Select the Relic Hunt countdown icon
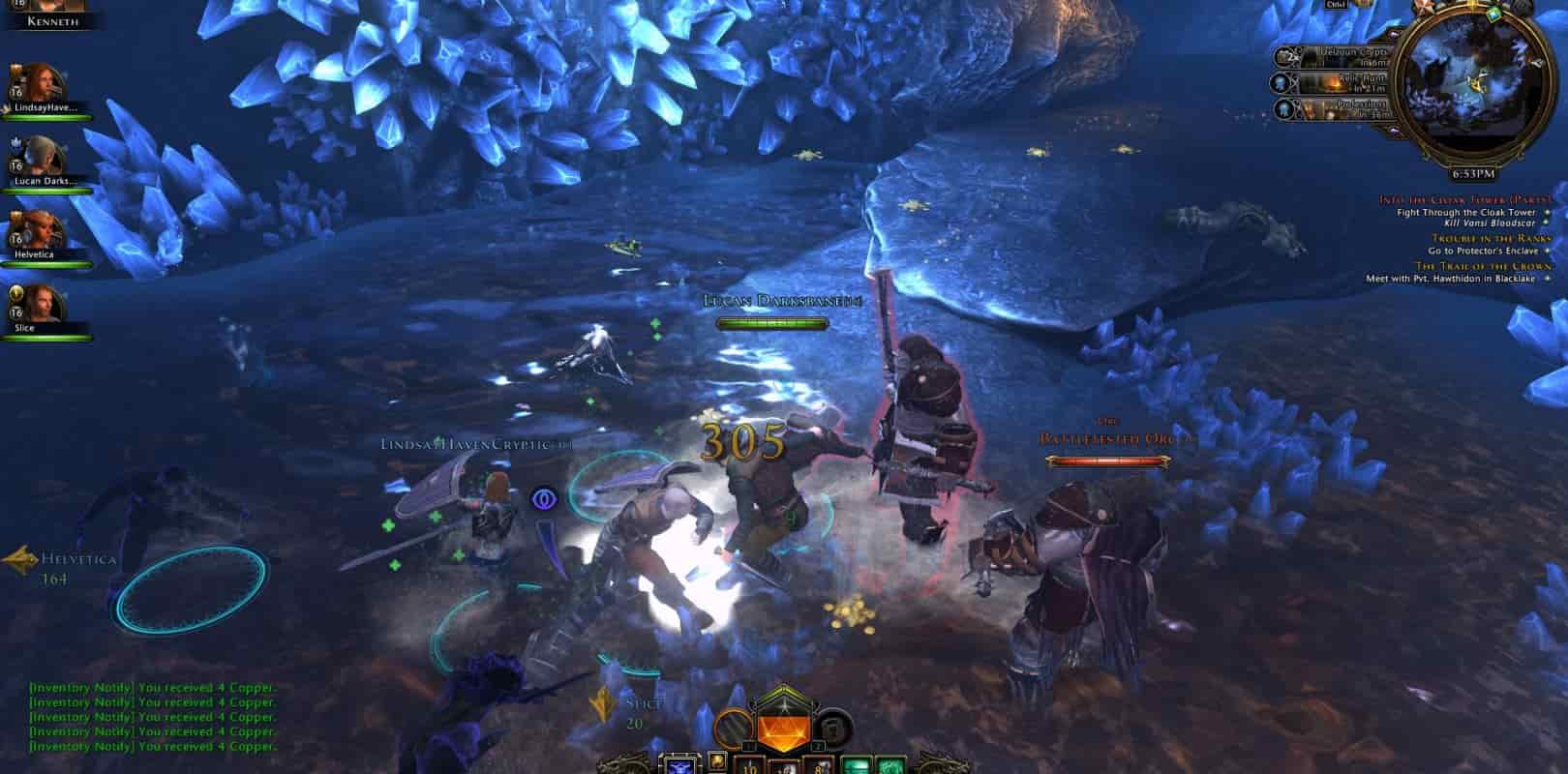The image size is (1568, 774). (x=1280, y=82)
